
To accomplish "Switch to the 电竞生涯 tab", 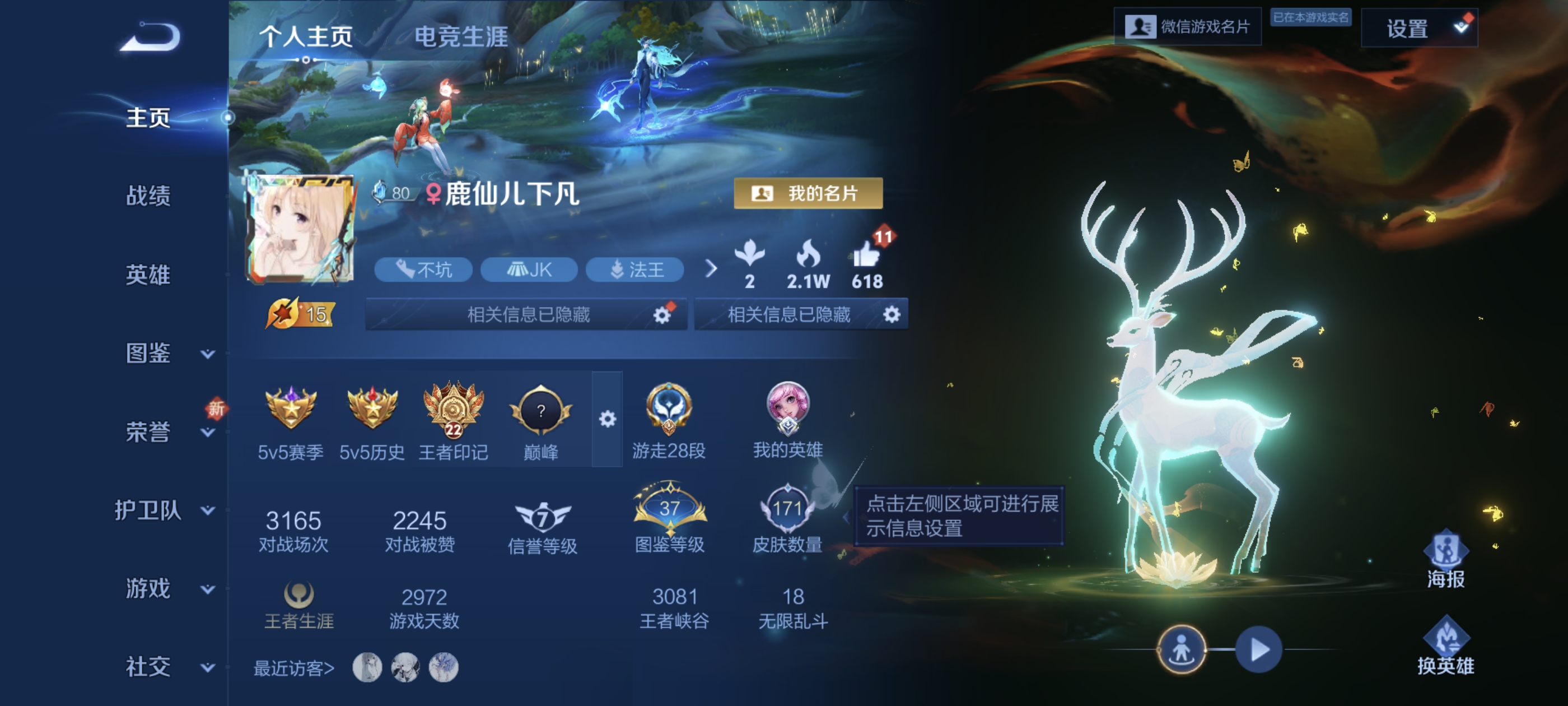I will 463,36.
